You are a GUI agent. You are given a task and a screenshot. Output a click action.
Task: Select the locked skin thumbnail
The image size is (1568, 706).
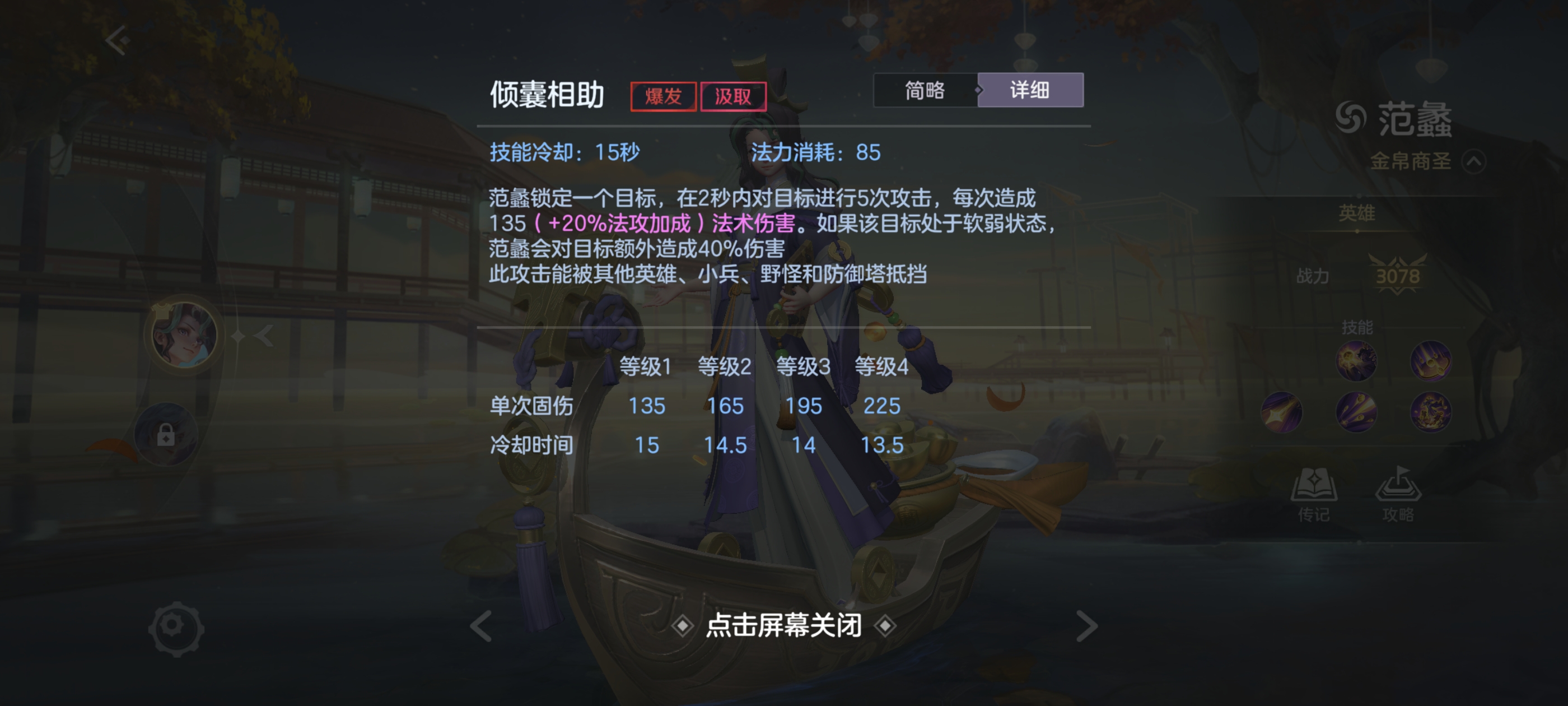(x=165, y=435)
